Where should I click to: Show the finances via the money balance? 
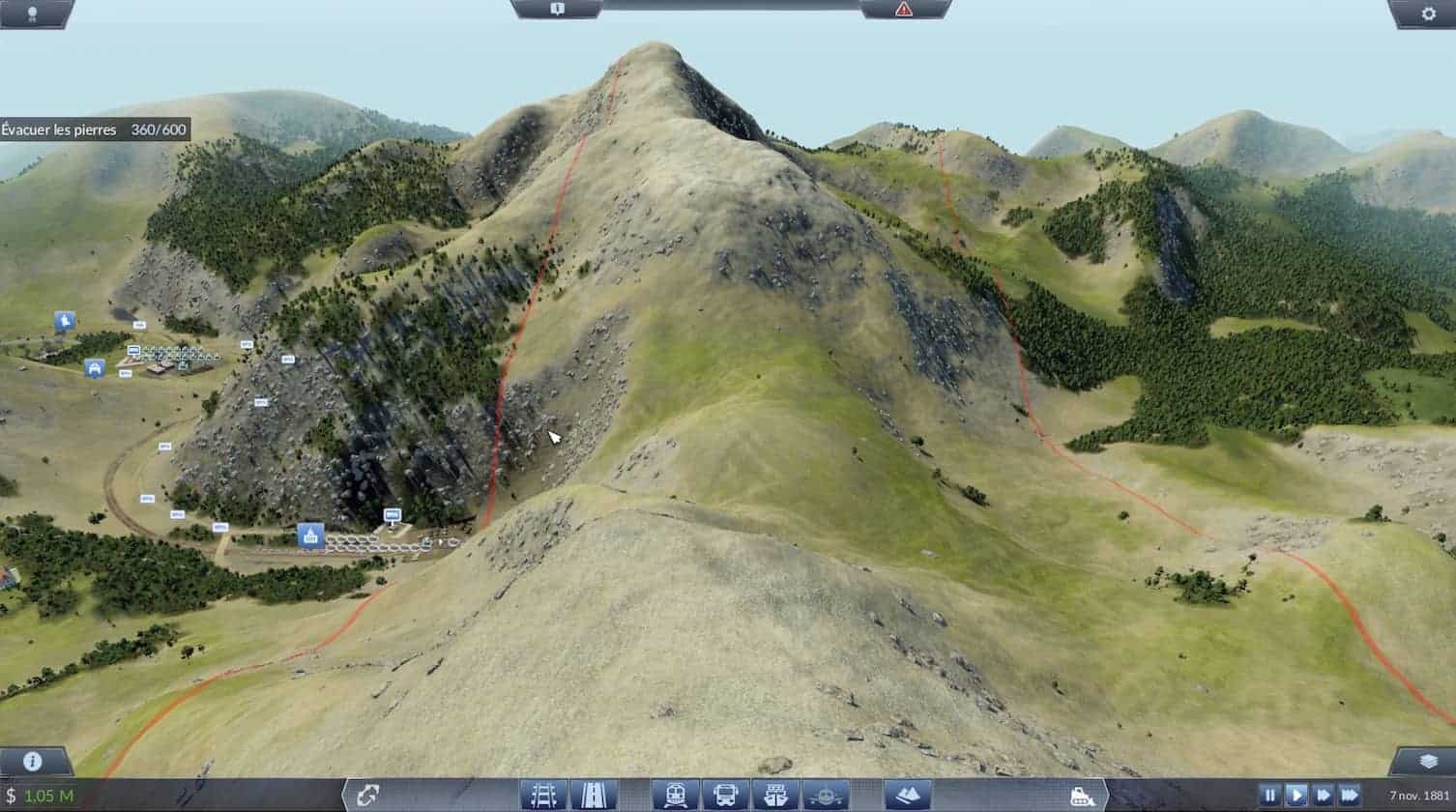click(40, 796)
